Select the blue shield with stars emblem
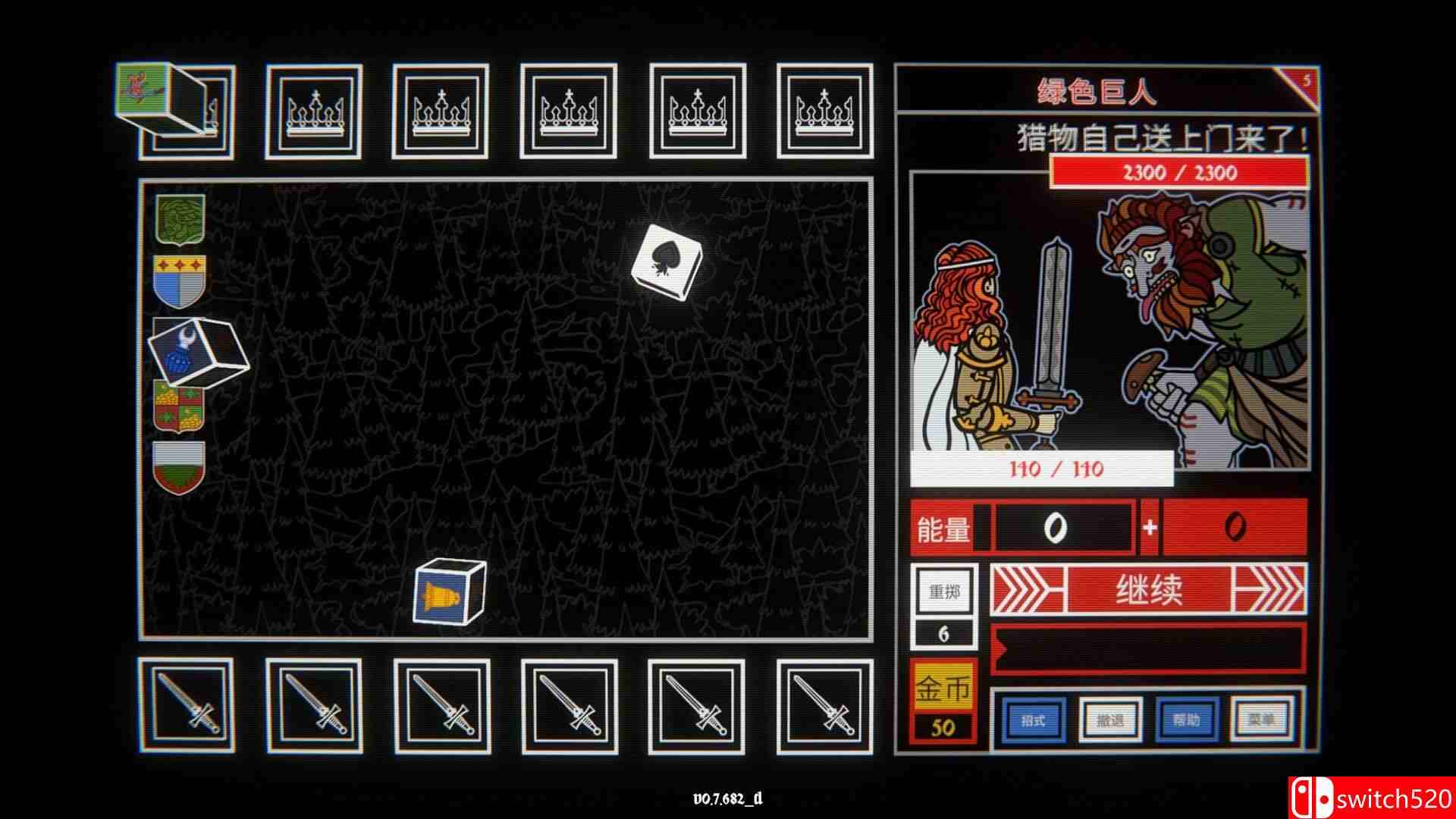 pyautogui.click(x=179, y=282)
